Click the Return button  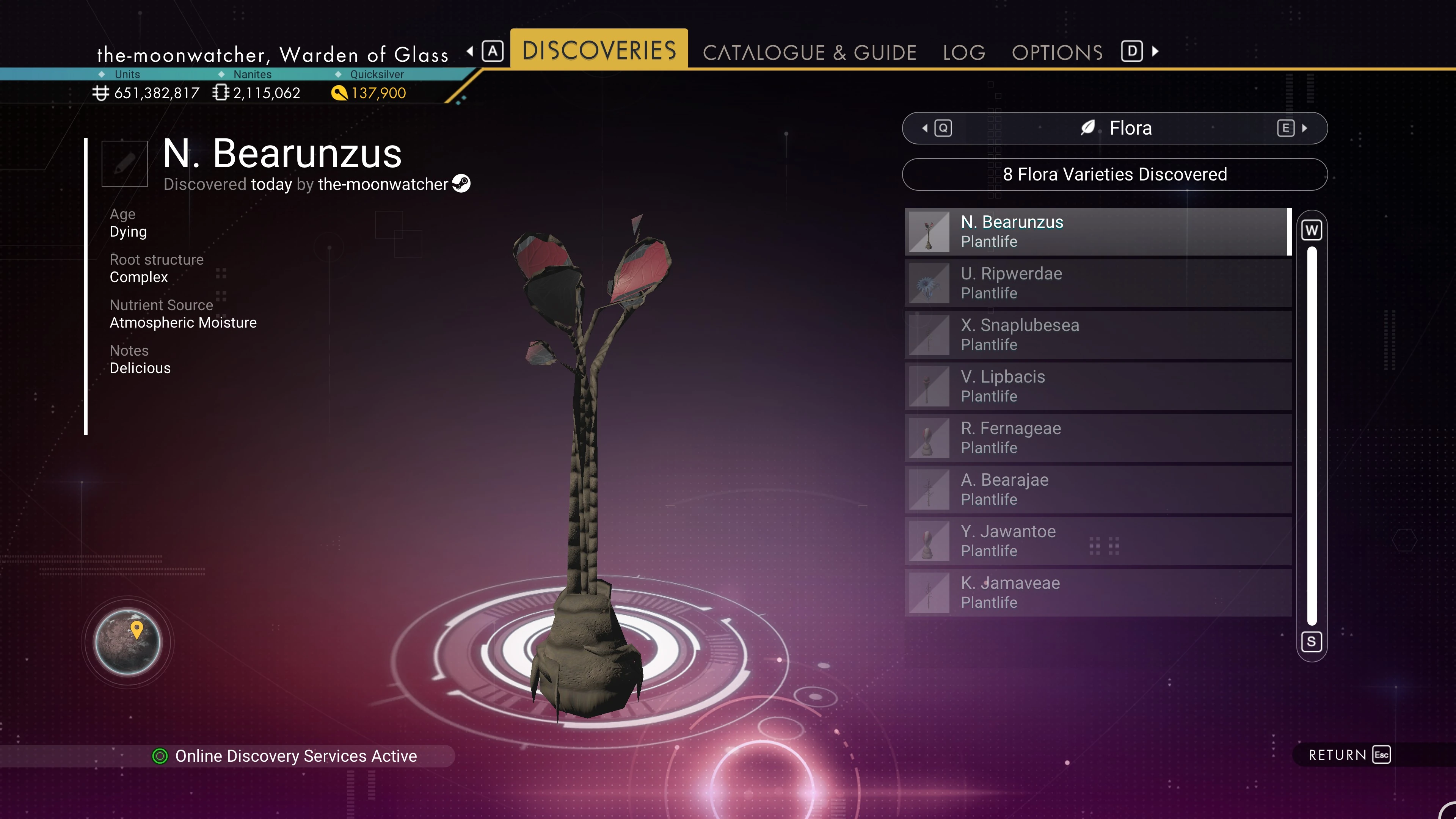point(1348,755)
